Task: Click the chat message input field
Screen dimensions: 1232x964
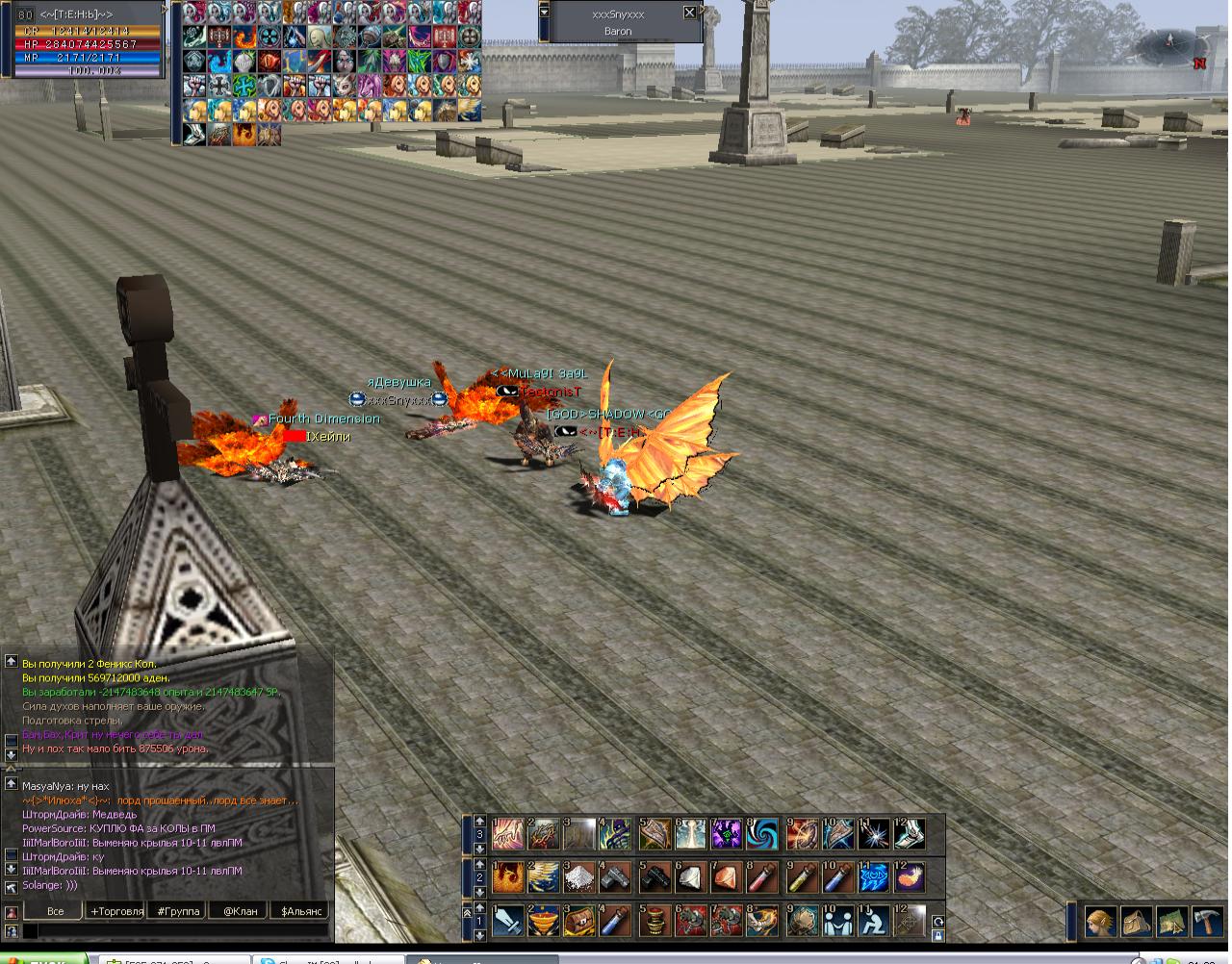Action: point(173,931)
